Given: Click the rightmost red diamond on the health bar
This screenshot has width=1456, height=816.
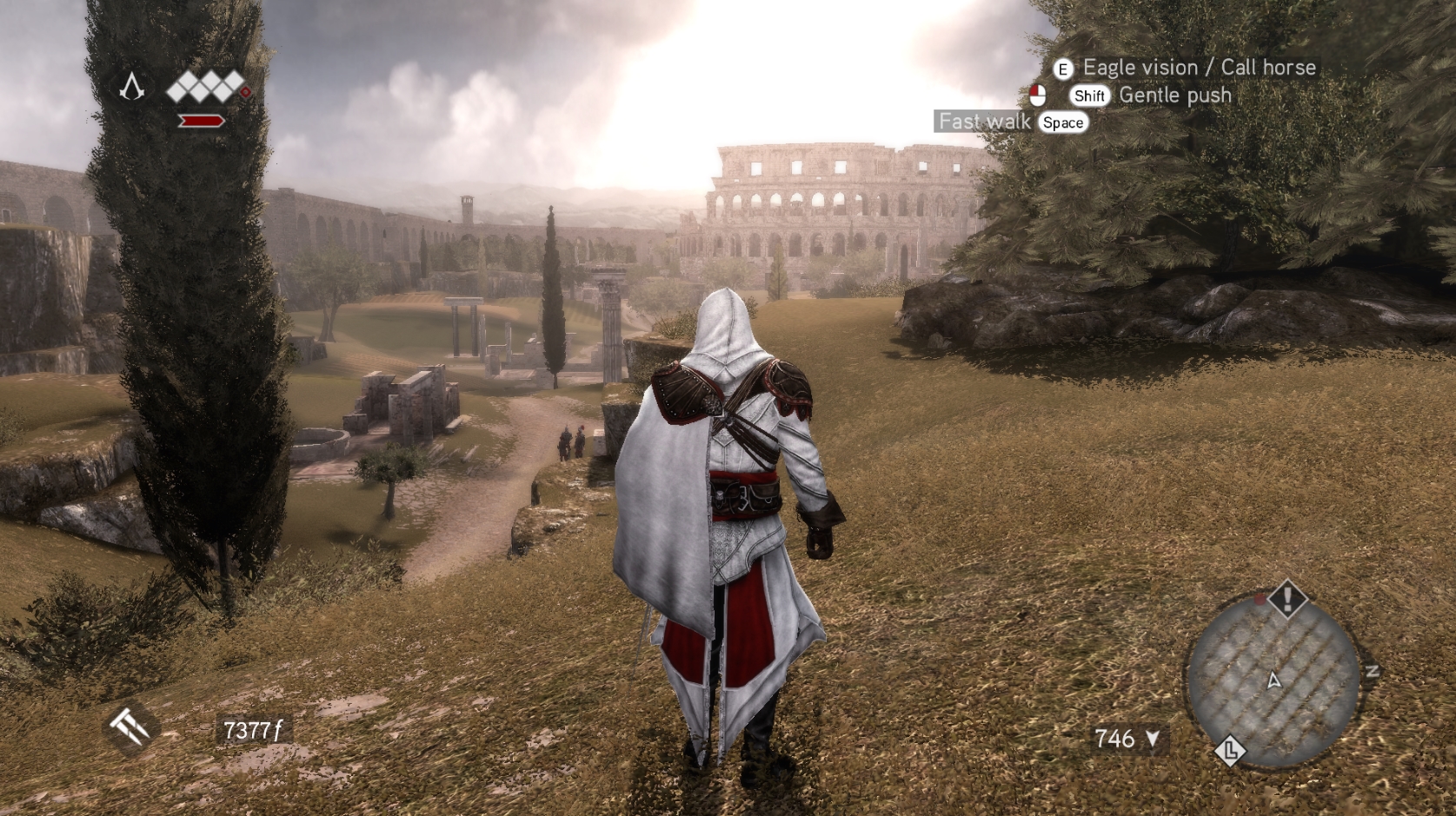Looking at the screenshot, I should pos(246,92).
